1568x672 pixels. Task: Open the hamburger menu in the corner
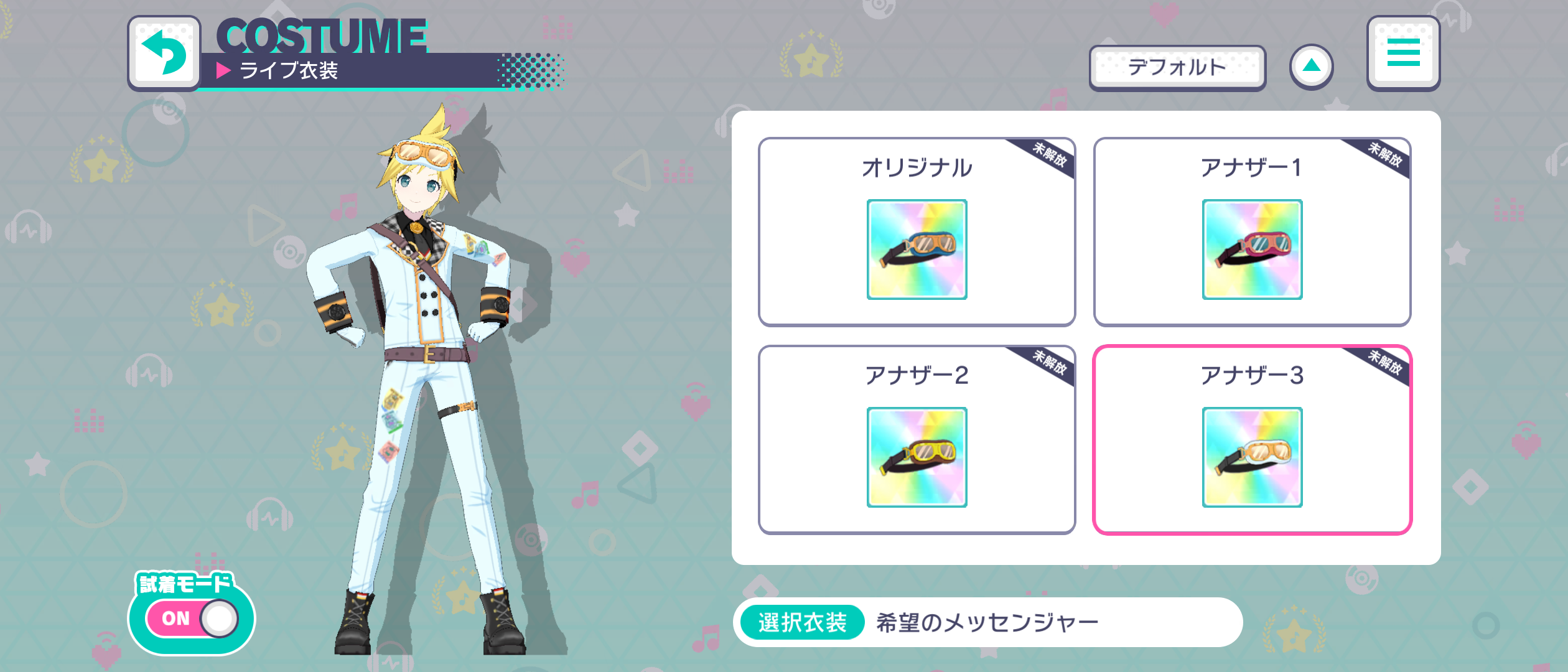click(1403, 53)
